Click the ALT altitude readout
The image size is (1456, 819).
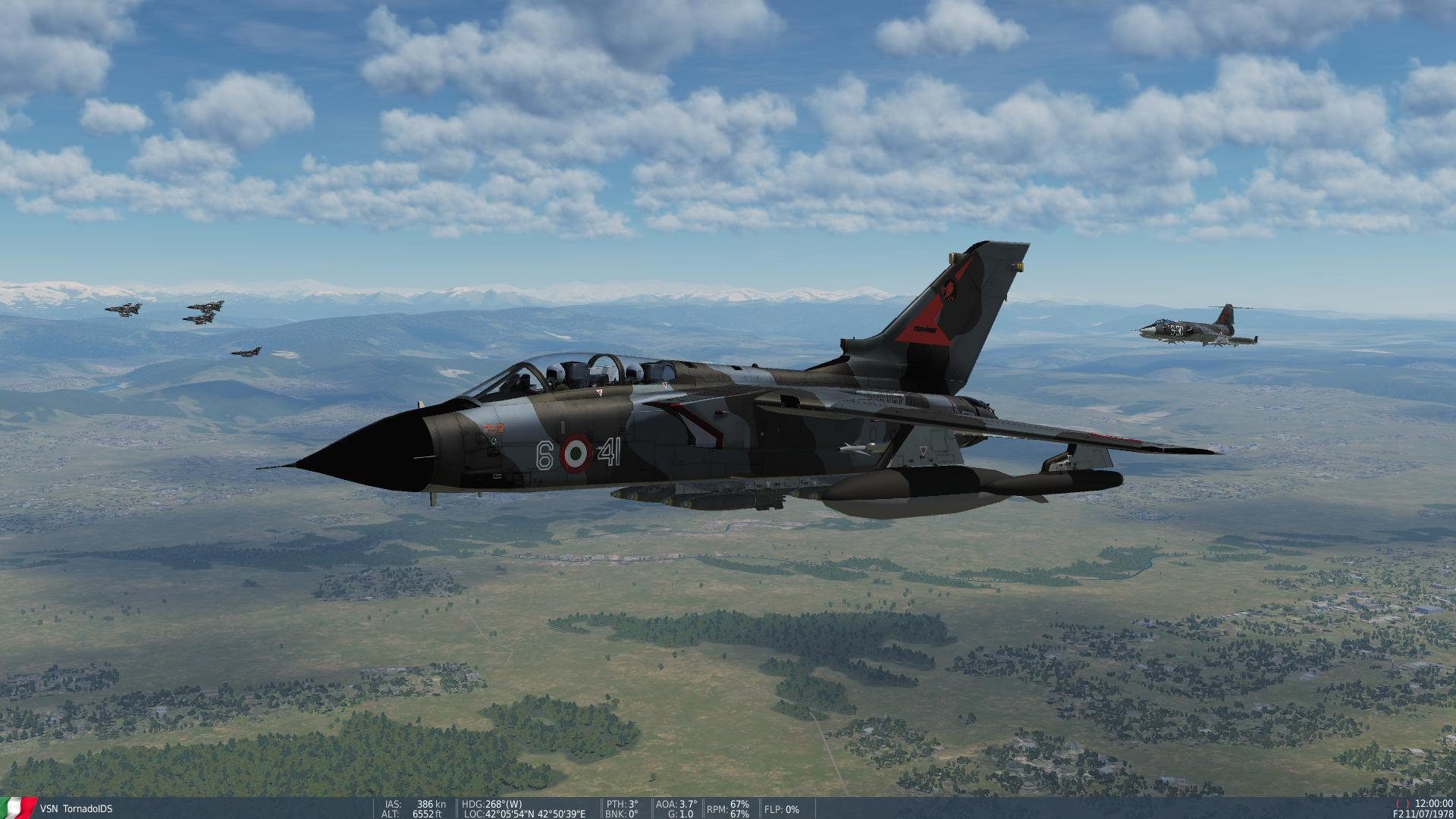(414, 814)
